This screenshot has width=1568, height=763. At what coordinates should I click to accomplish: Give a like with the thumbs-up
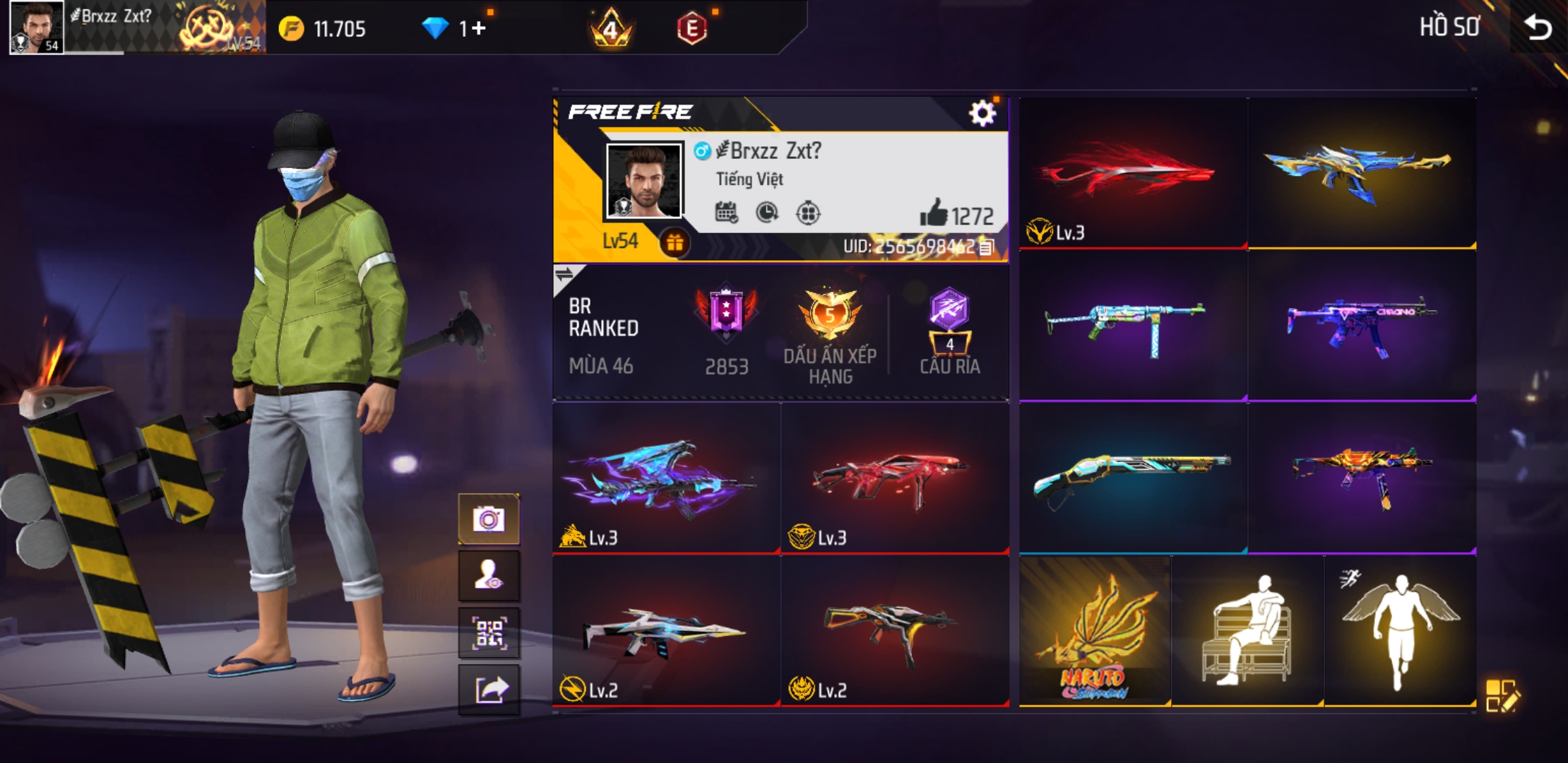pyautogui.click(x=934, y=213)
